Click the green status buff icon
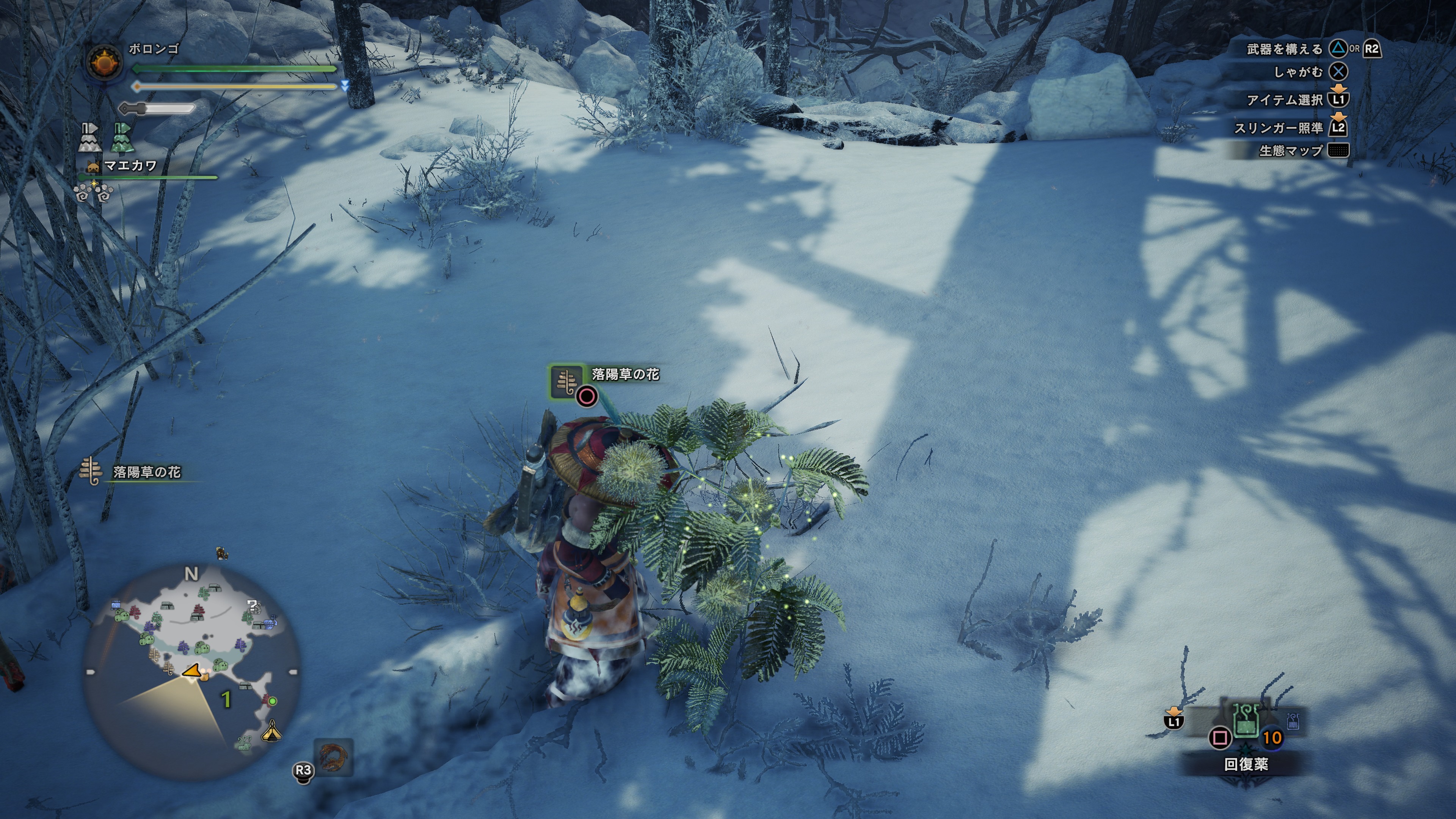The image size is (1456, 819). coord(122,138)
